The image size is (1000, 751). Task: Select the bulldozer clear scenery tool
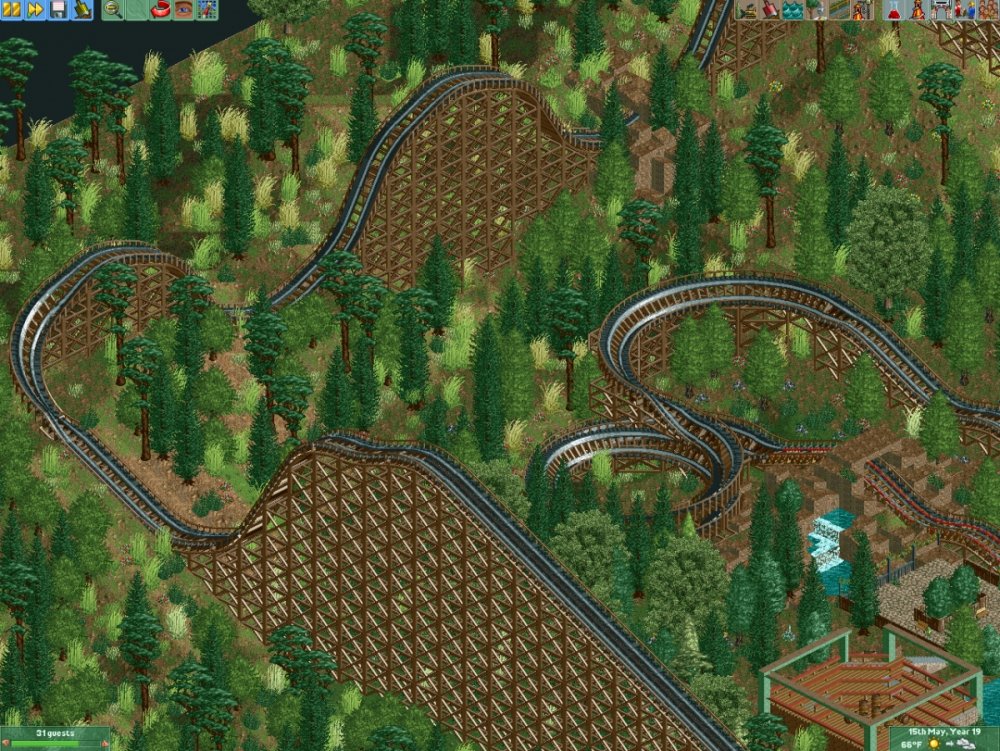[x=745, y=10]
